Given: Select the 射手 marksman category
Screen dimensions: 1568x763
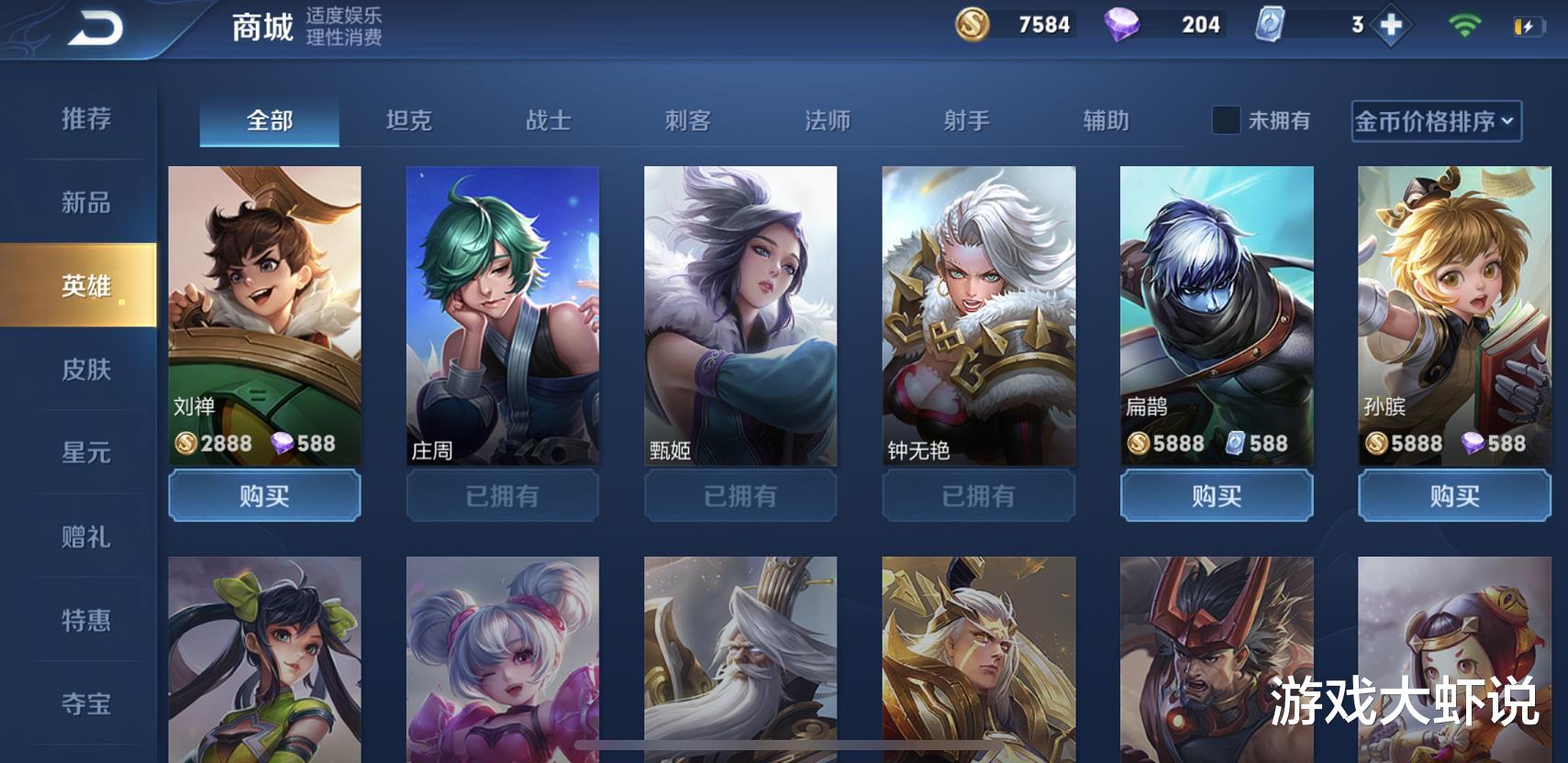Looking at the screenshot, I should click(x=966, y=120).
